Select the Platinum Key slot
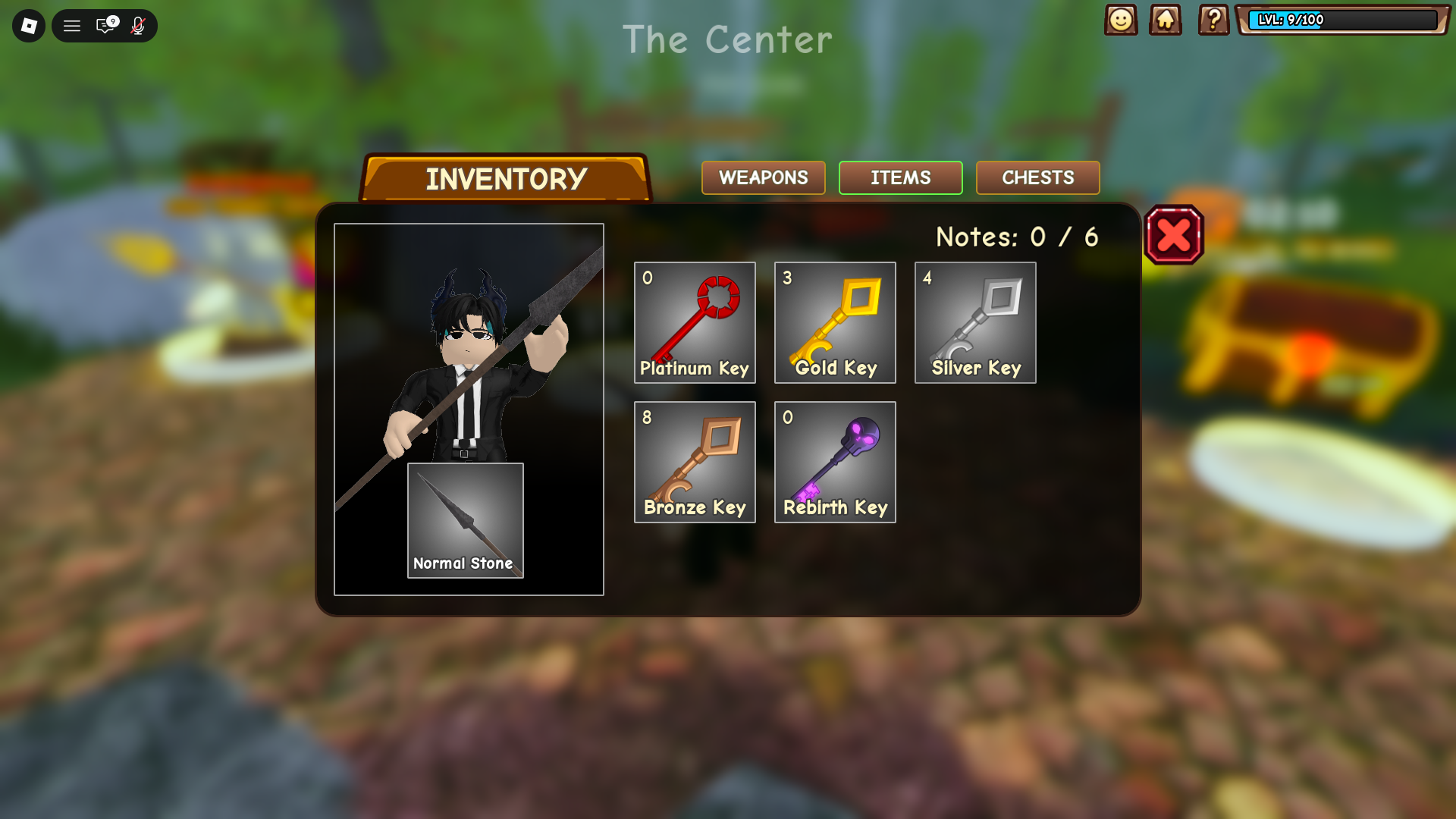1456x819 pixels. [x=695, y=322]
